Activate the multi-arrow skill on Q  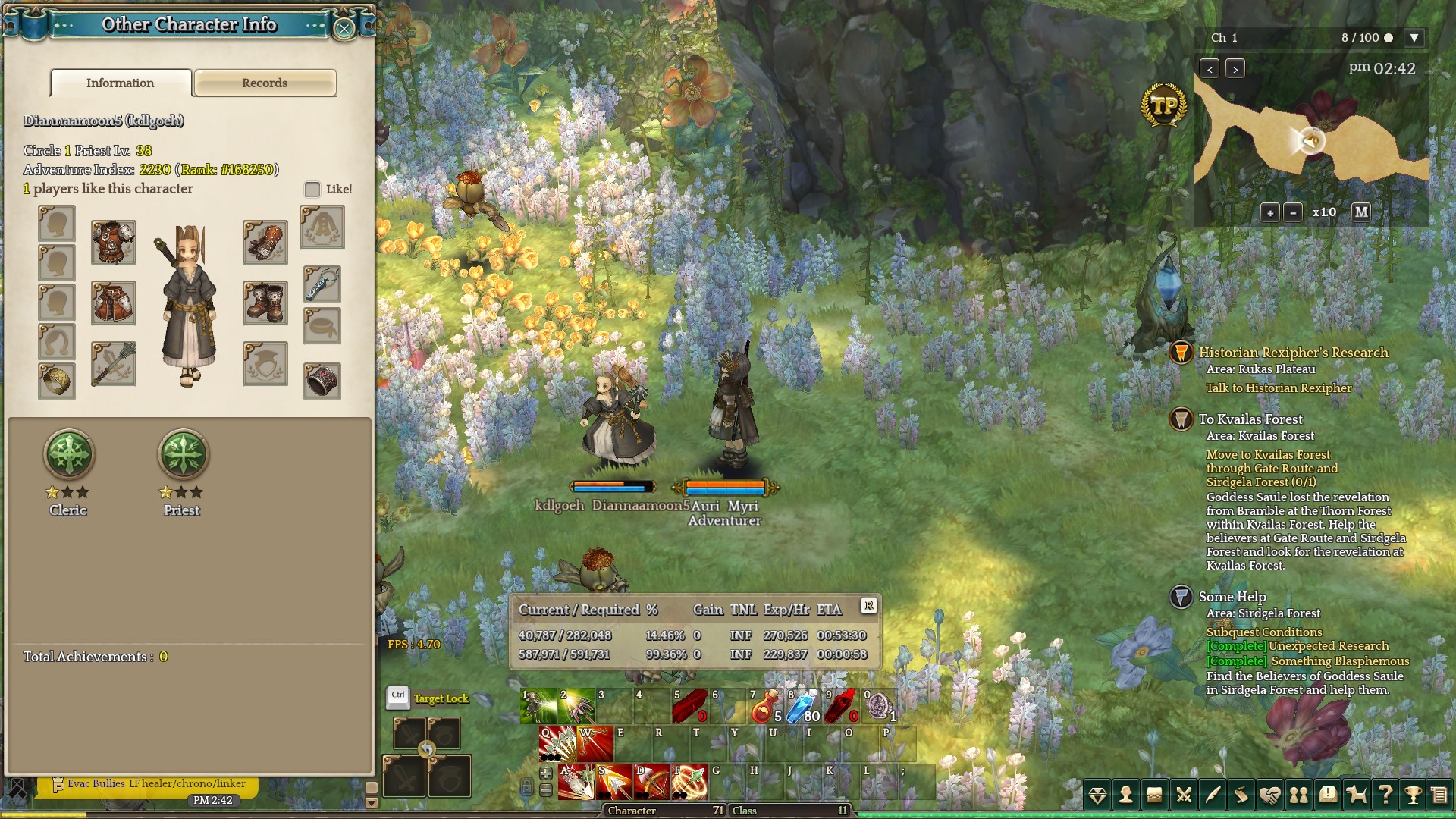coord(557,744)
